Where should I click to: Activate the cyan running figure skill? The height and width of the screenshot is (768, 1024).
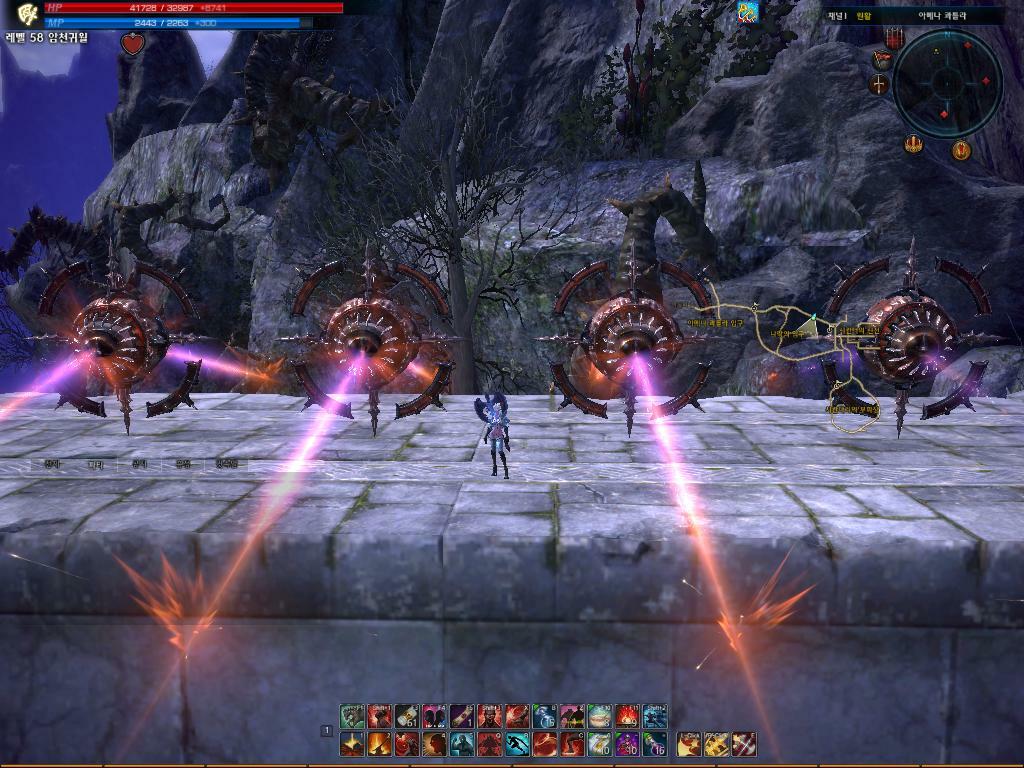(517, 744)
